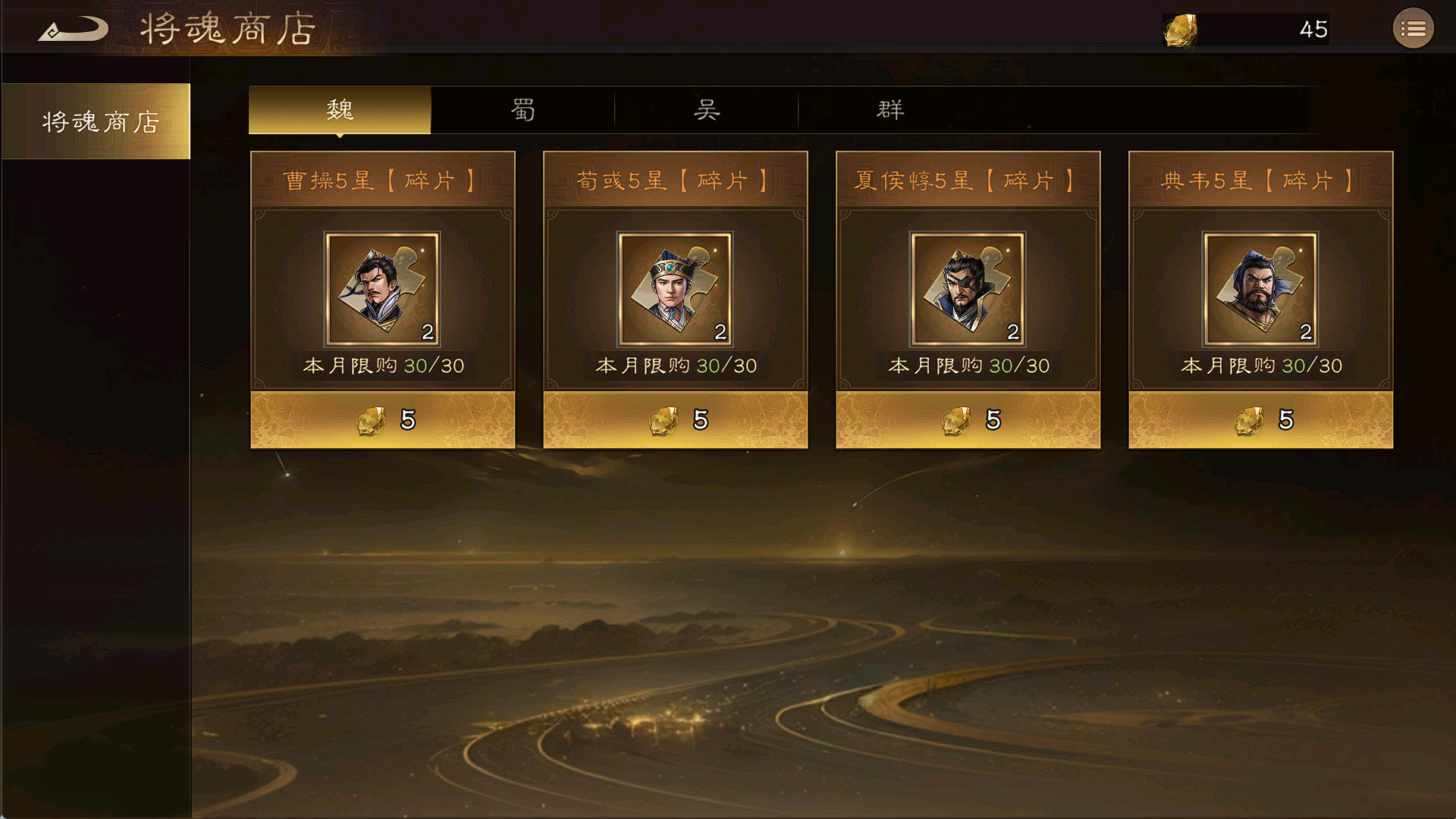Purchase 夏侯惇 fragments for 5 souls
Viewport: 1456px width, 819px height.
[968, 419]
